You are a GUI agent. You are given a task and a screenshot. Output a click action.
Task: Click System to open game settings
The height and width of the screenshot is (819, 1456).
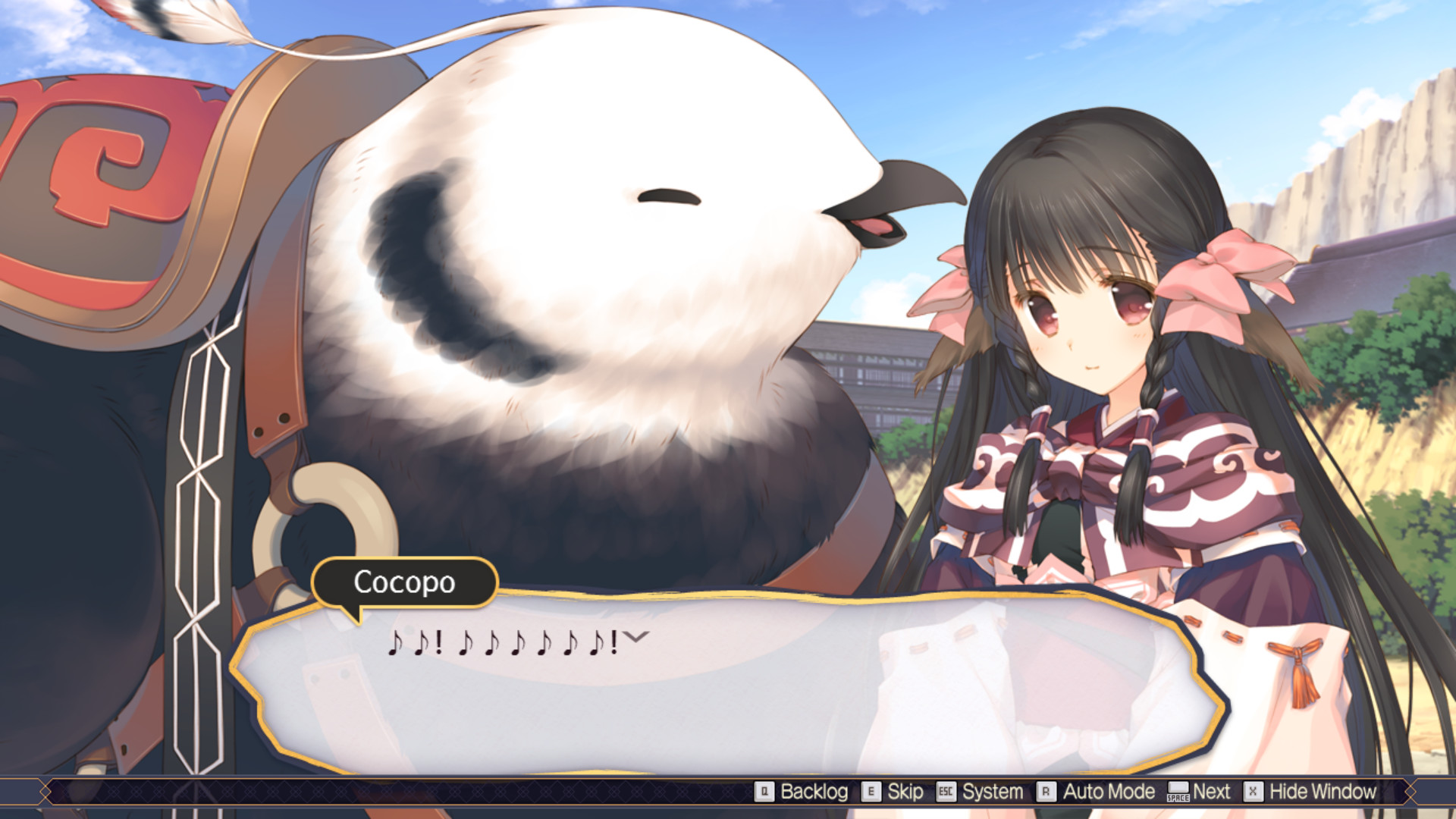point(993,791)
